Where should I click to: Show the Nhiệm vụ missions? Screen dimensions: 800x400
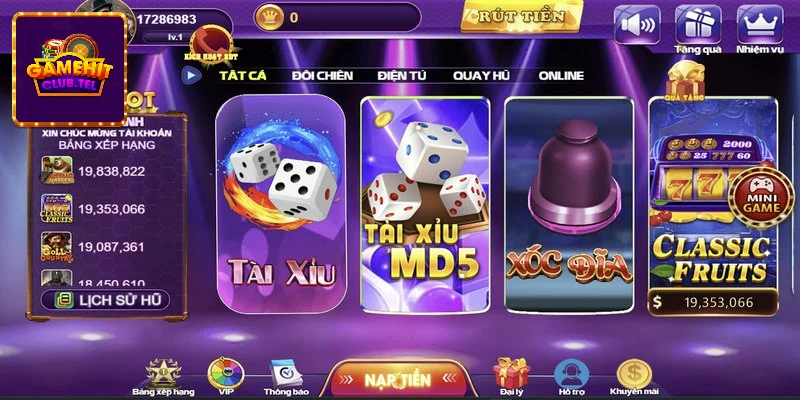[x=760, y=26]
